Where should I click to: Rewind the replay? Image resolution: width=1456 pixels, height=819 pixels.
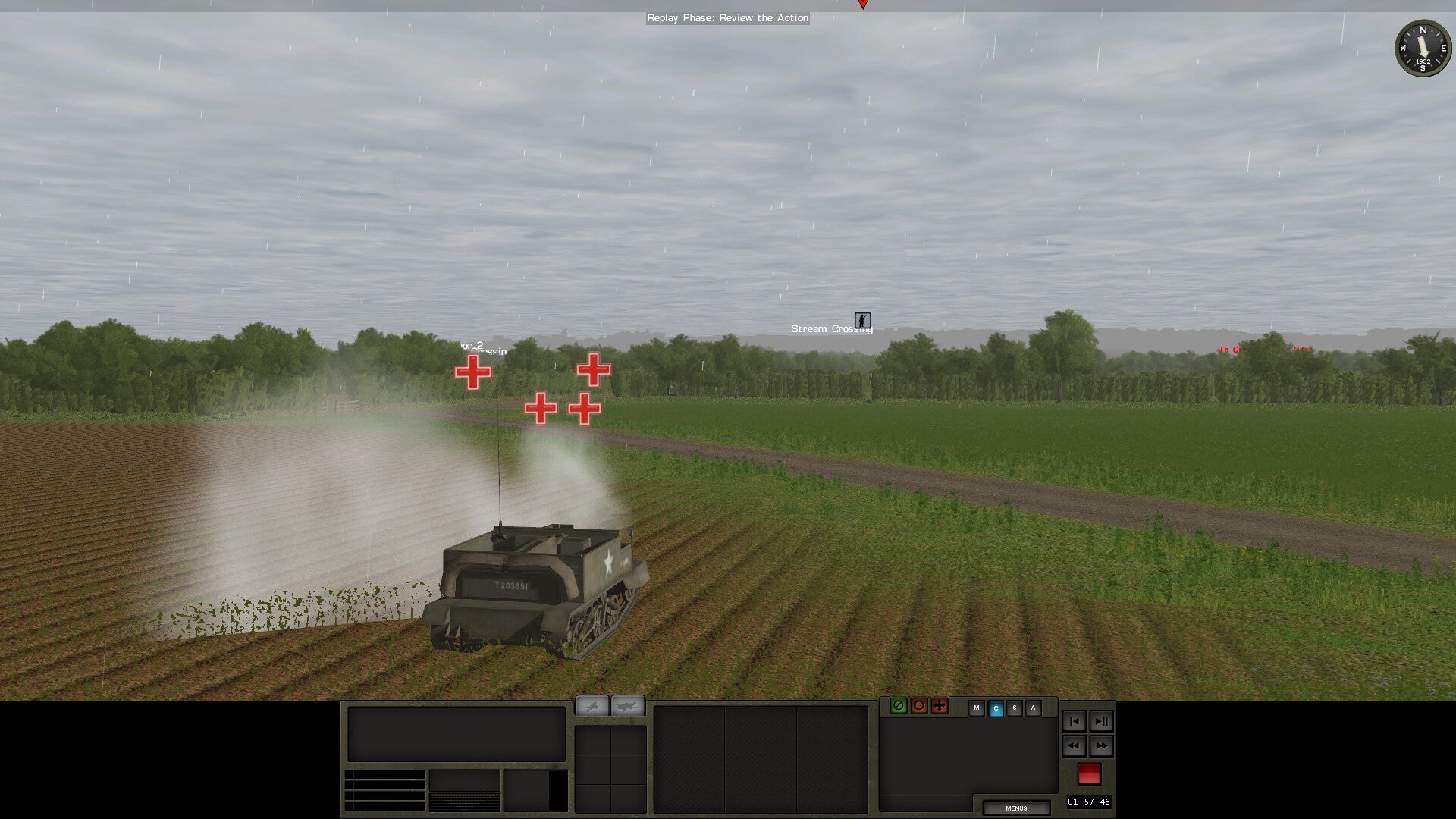1073,746
